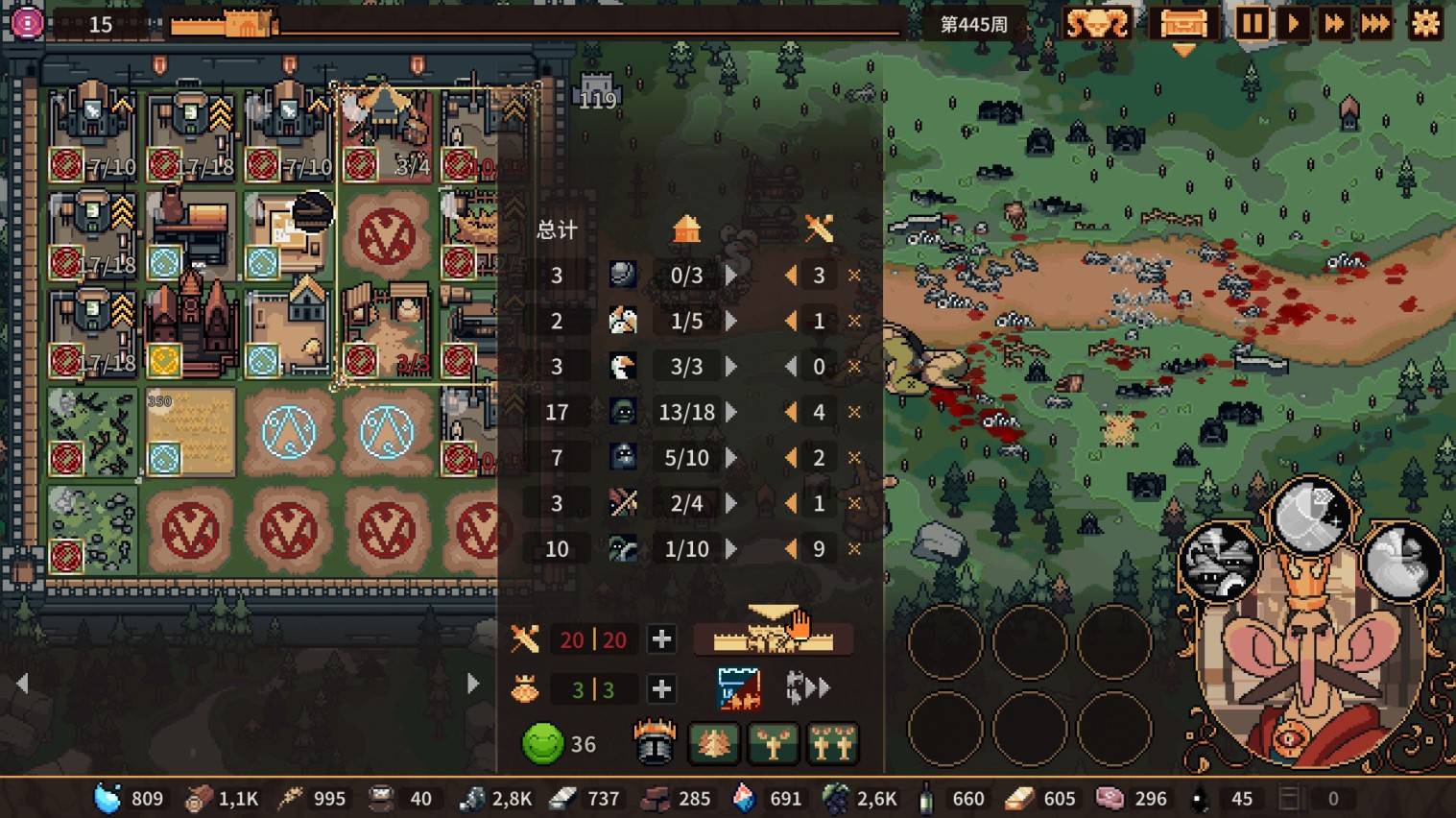Choose the double cross formation button
This screenshot has width=1456, height=818.
click(832, 744)
